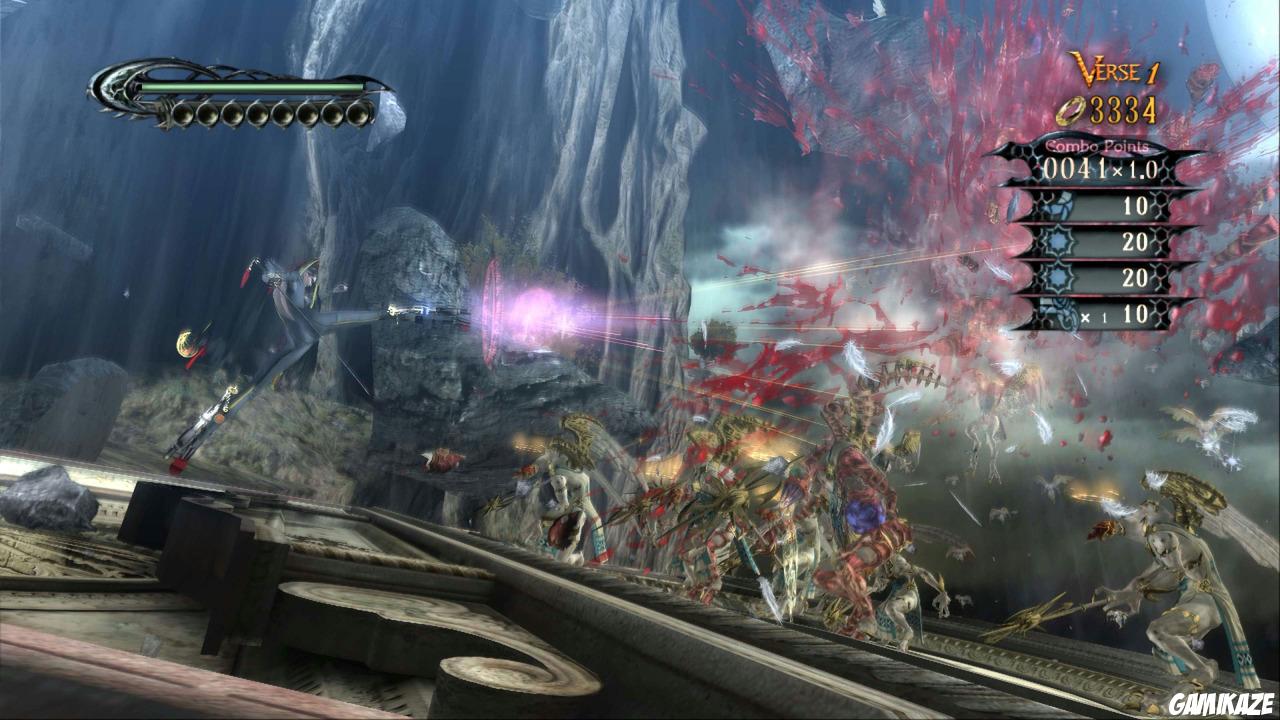Click the last magic orb on the gauge
The image size is (1280, 720).
pos(356,113)
